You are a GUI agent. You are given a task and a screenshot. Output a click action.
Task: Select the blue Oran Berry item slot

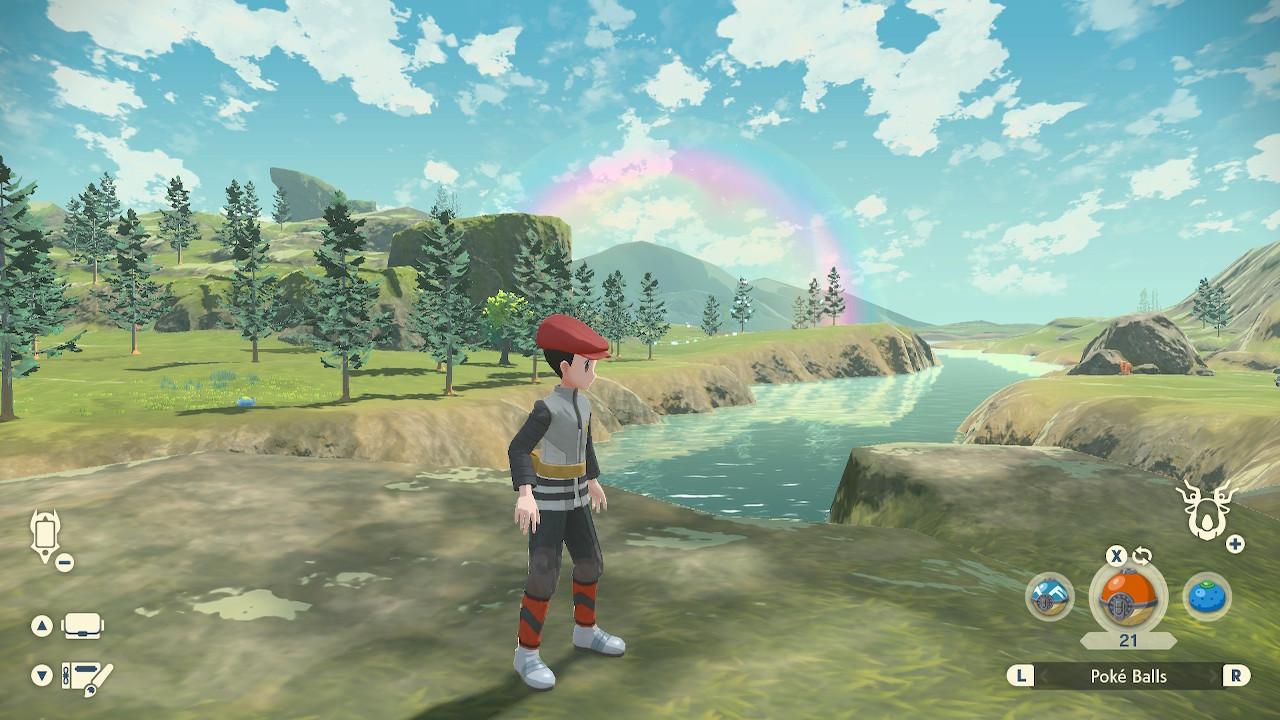tap(1207, 597)
